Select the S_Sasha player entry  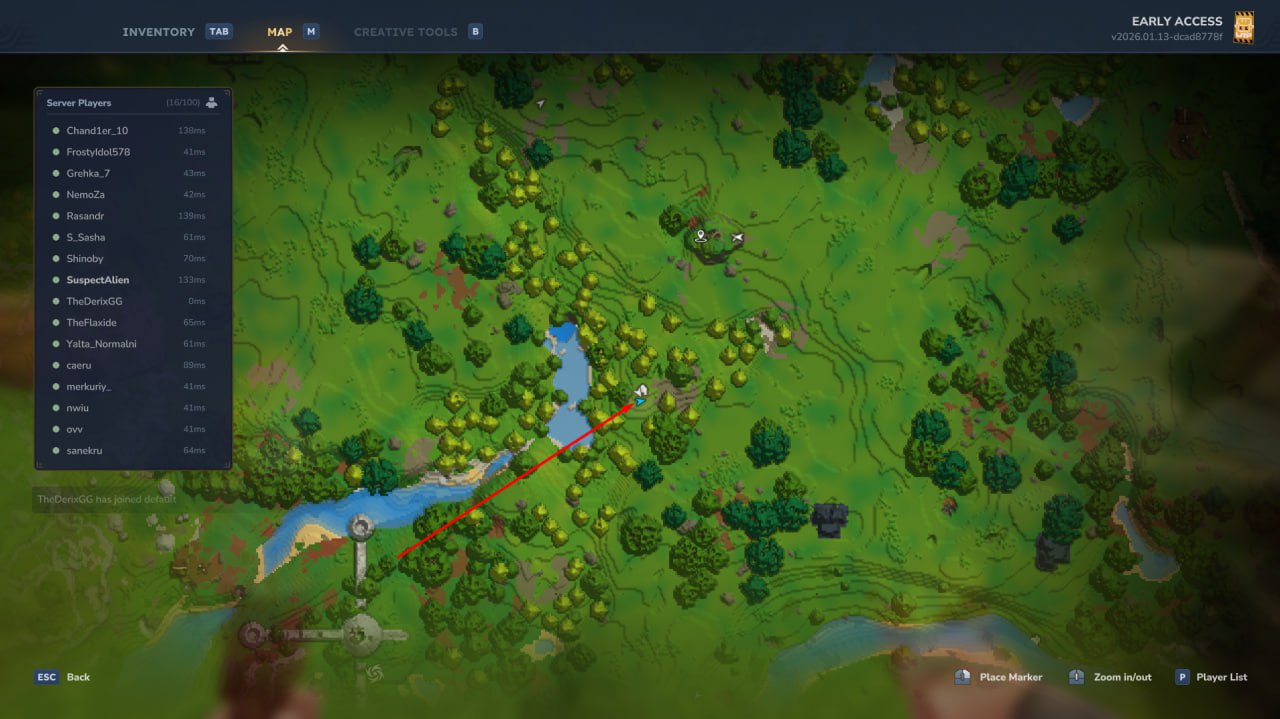[85, 238]
